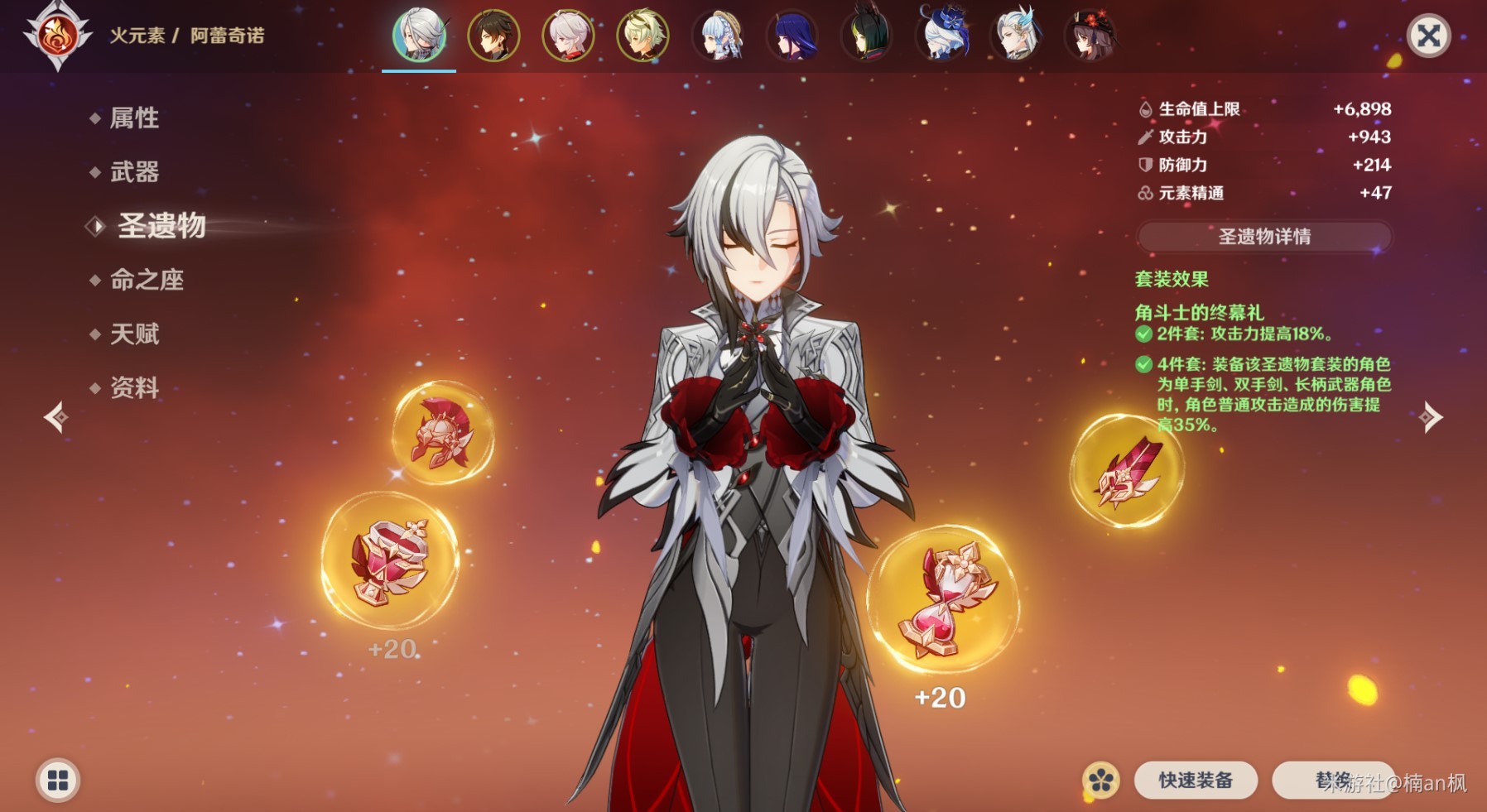The image size is (1487, 812).
Task: Select the 圣遗物 artifacts menu entry
Action: [x=161, y=225]
